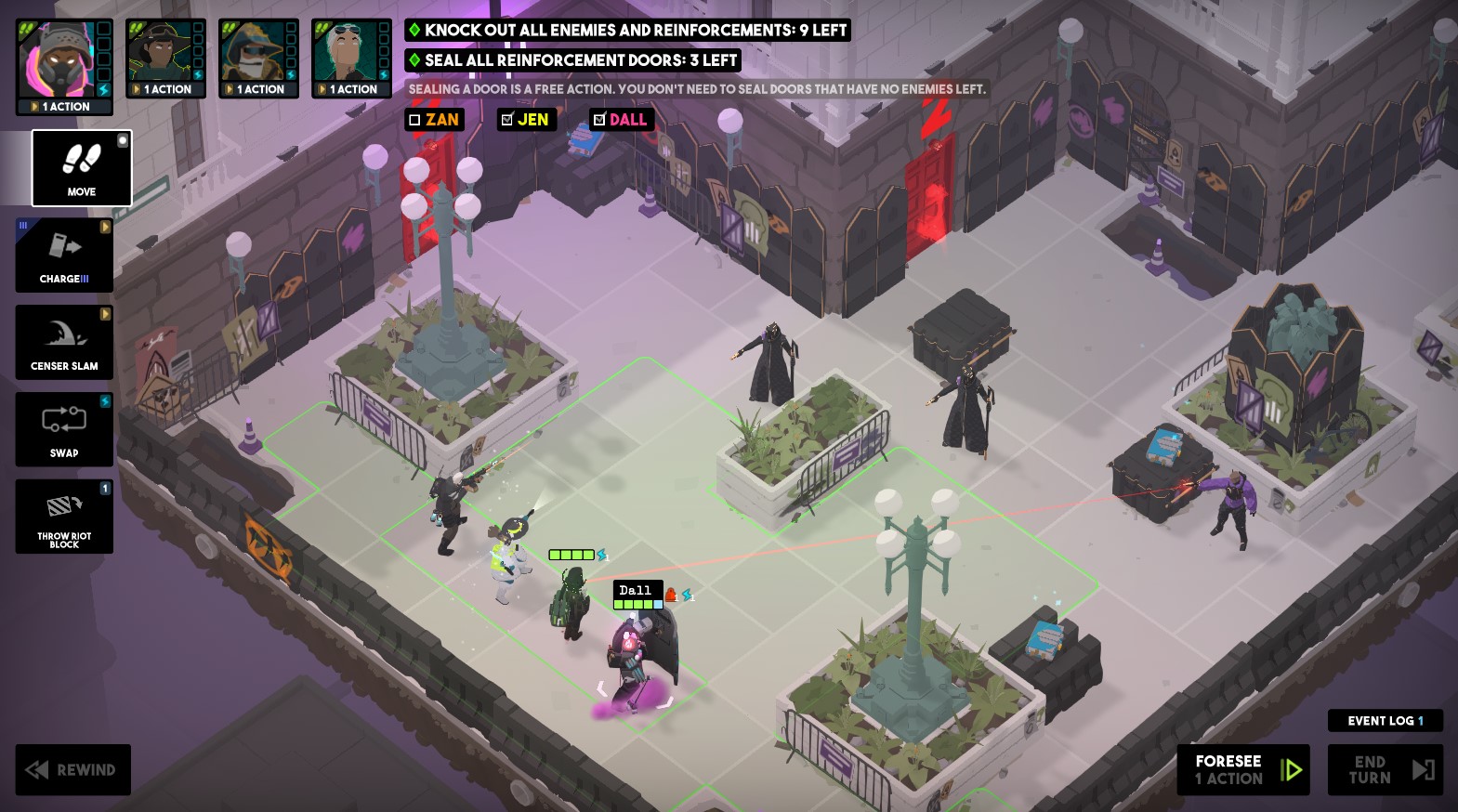
Task: Check the ZAN checkbox
Action: [x=413, y=119]
